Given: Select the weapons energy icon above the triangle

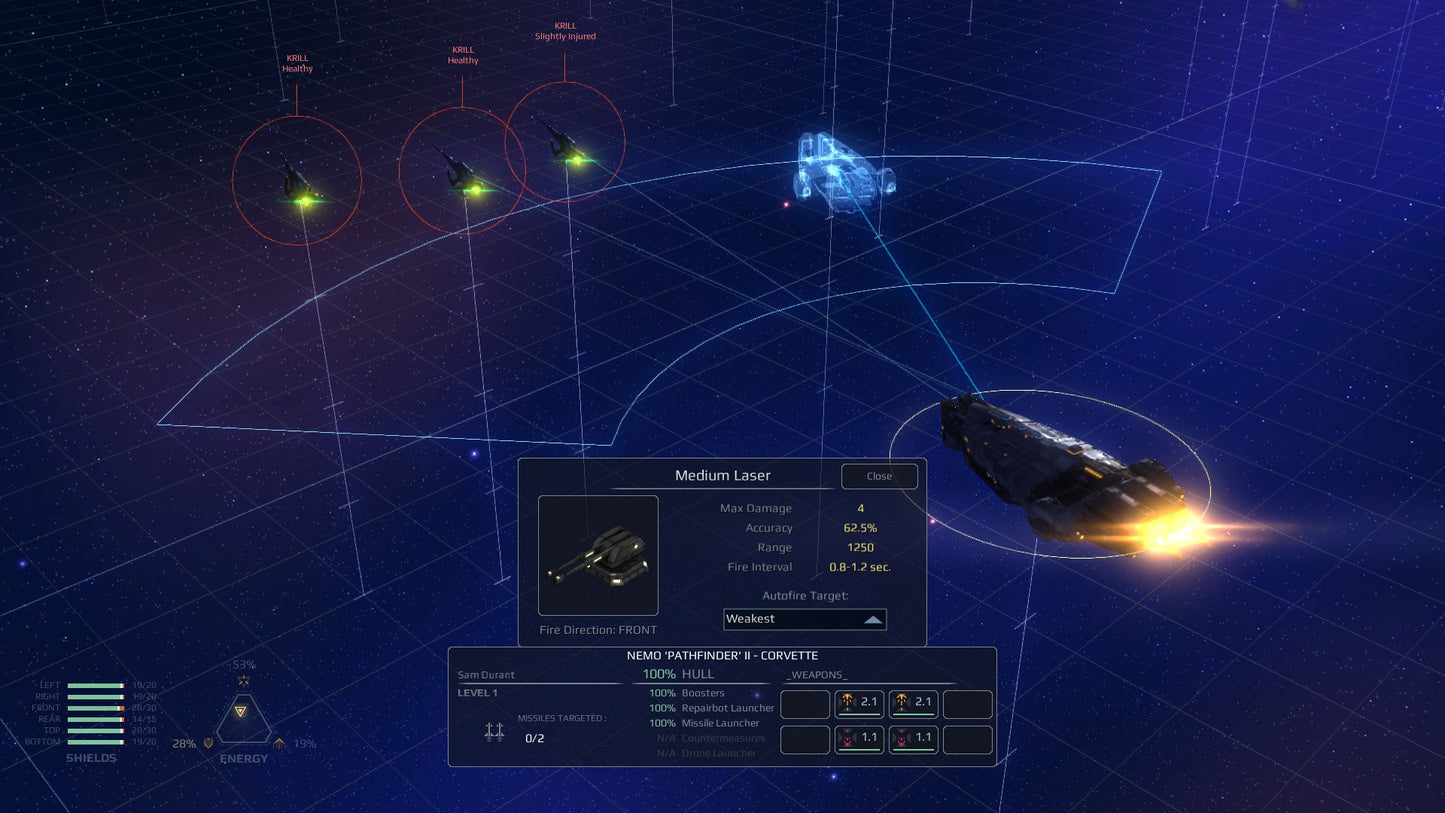Looking at the screenshot, I should pyautogui.click(x=244, y=680).
